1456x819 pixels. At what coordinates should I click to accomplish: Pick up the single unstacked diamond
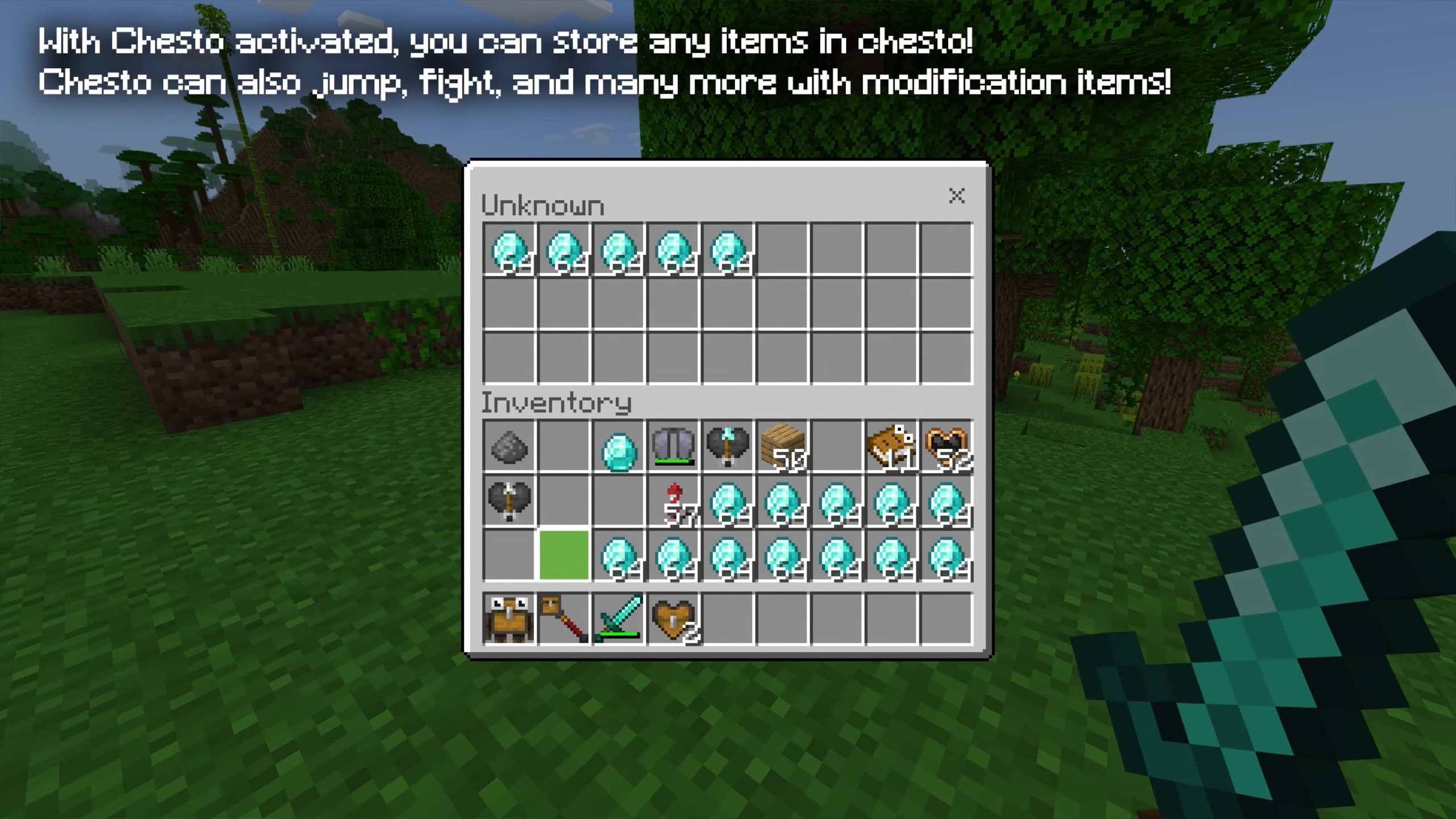point(618,447)
